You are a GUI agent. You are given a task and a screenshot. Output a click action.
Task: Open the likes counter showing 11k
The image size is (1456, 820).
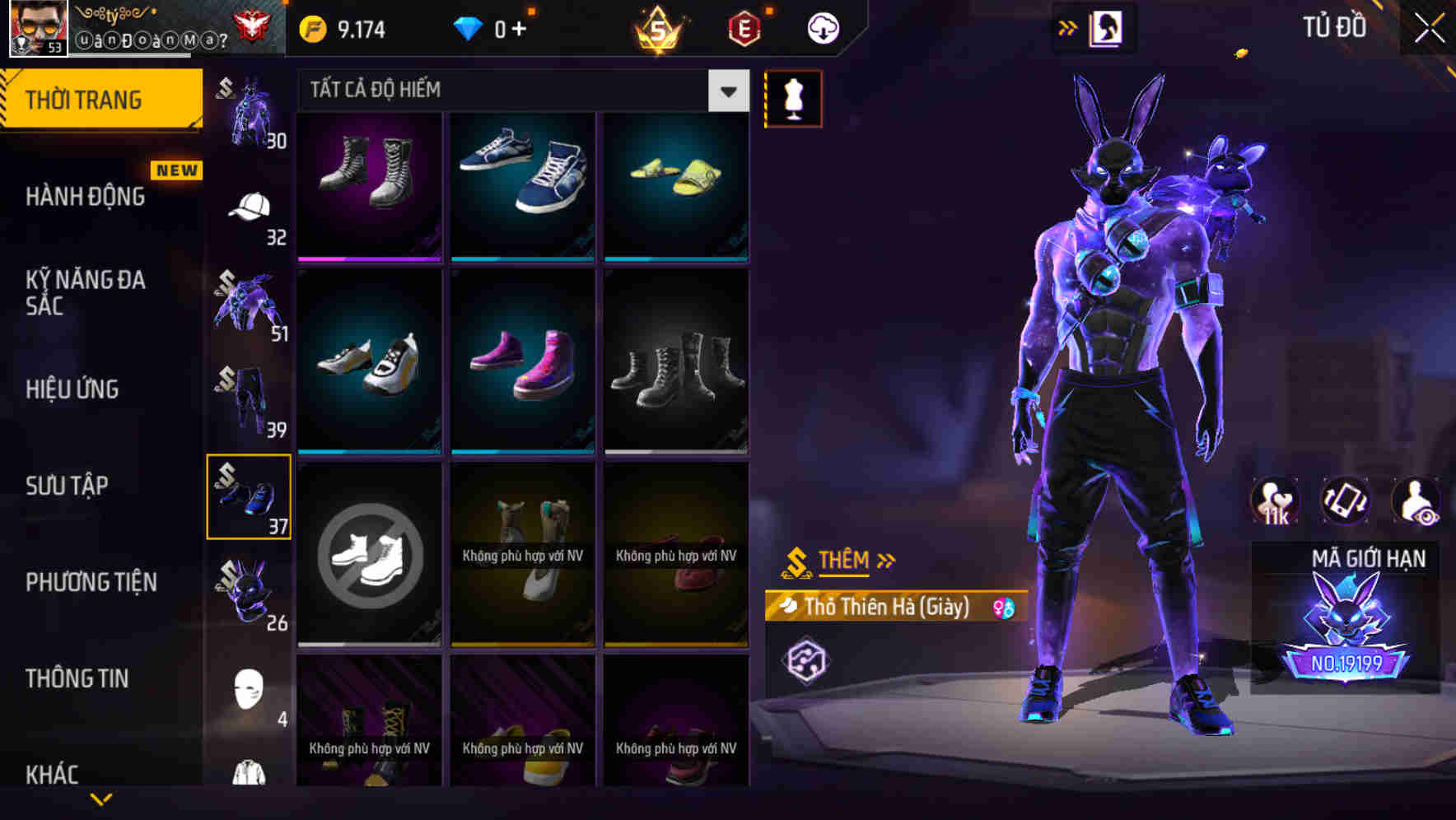1276,501
